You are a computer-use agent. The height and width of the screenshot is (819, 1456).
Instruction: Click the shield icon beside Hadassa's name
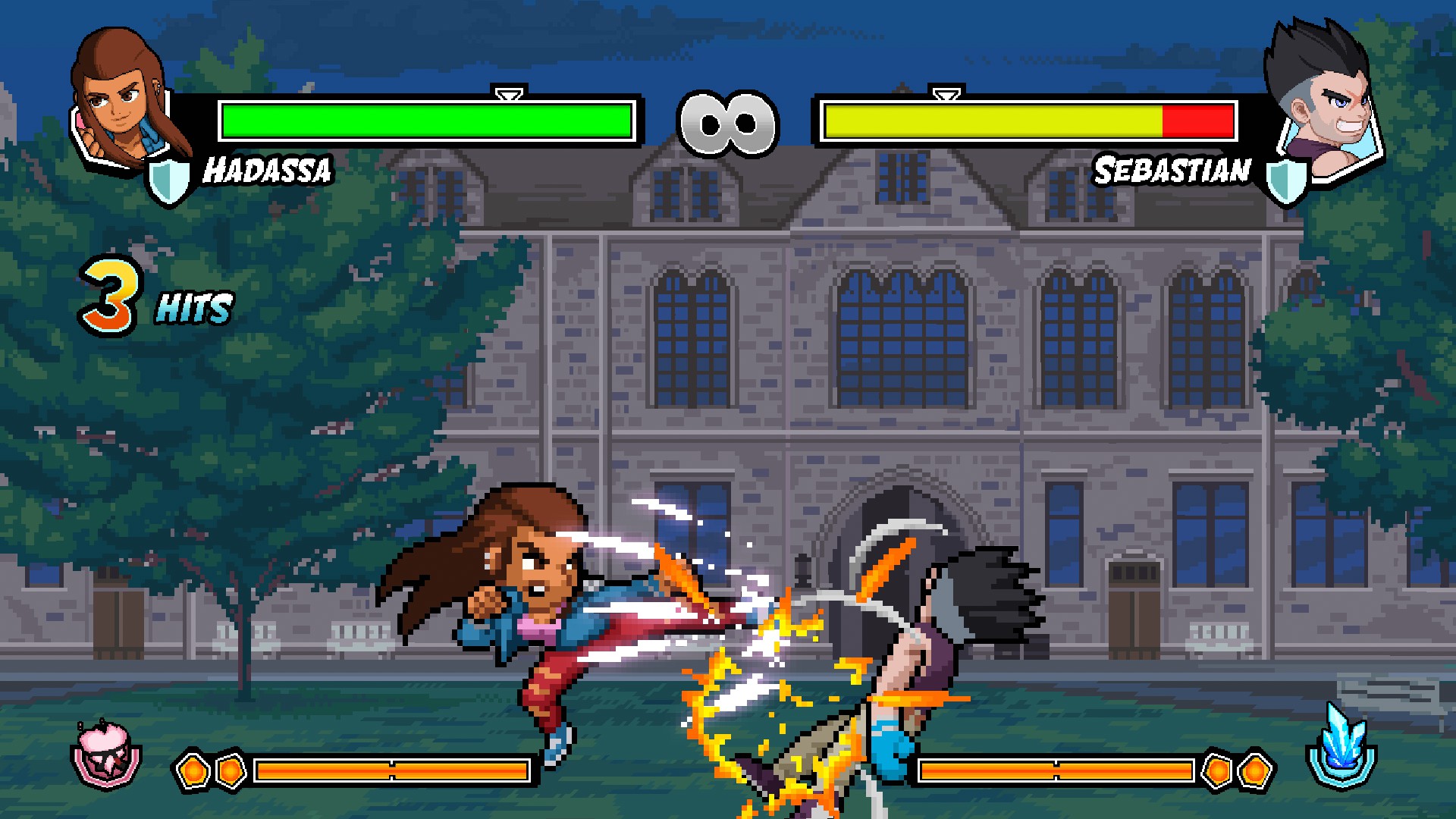(x=168, y=180)
